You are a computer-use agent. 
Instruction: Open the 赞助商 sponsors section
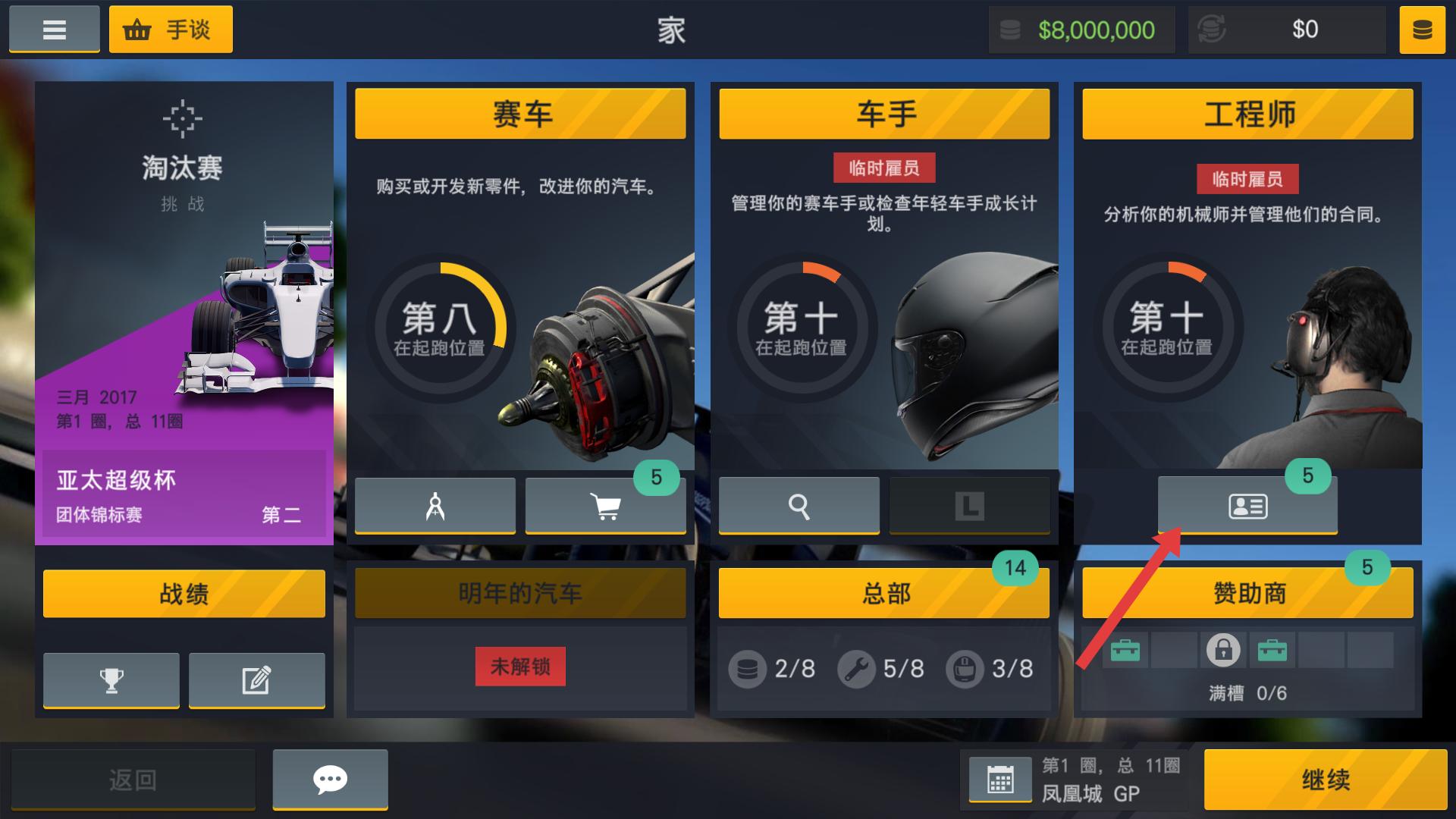click(x=1247, y=593)
